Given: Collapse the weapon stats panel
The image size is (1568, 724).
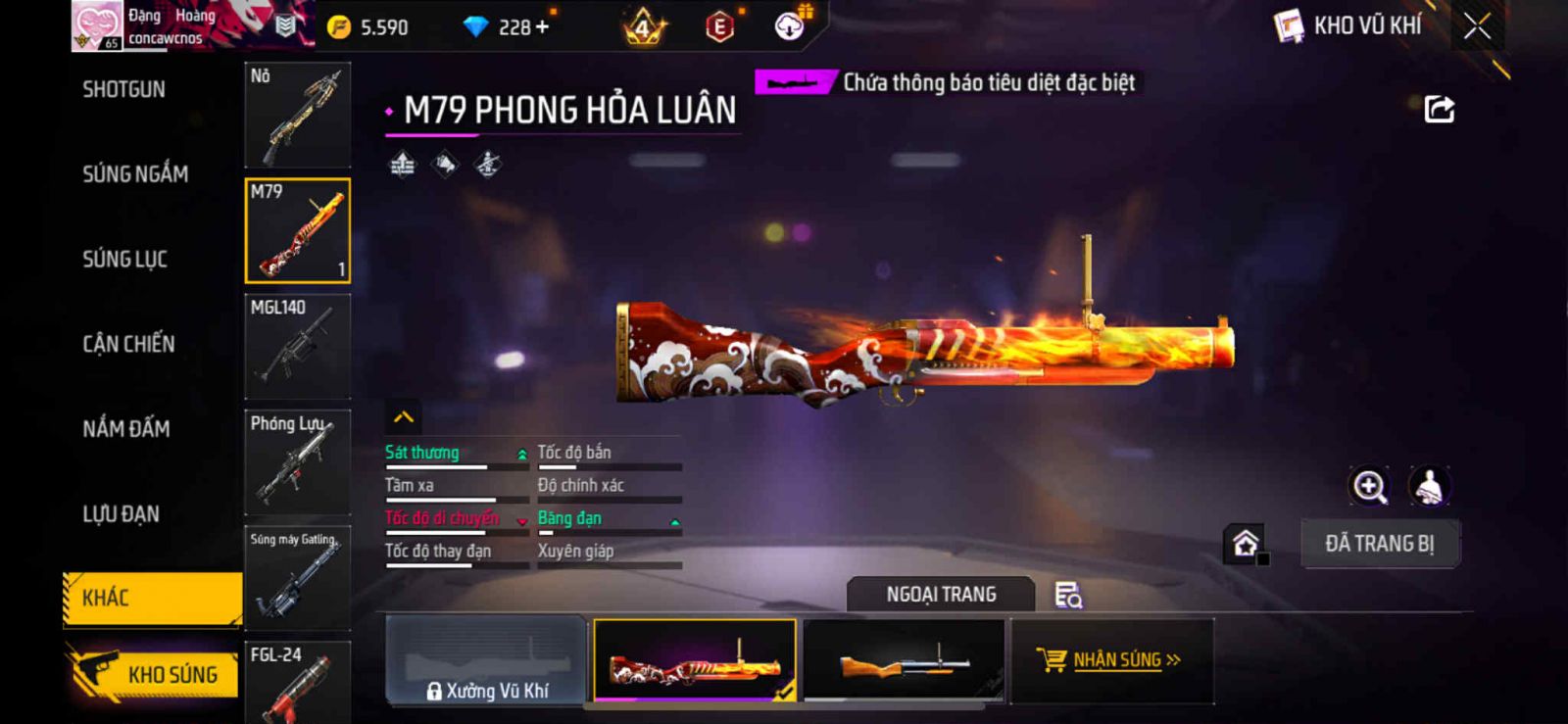Looking at the screenshot, I should 404,417.
